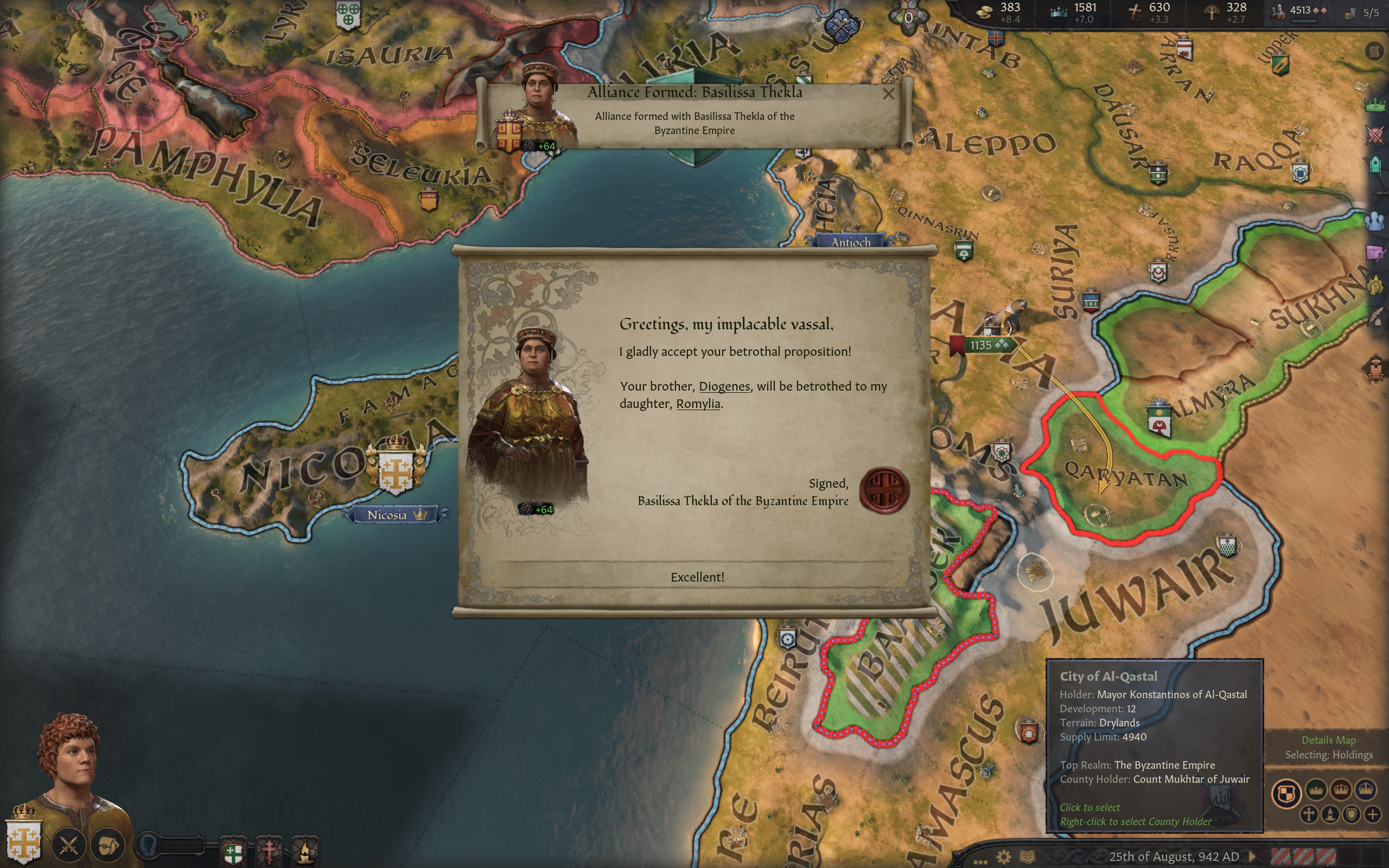Open the Military crossed swords menu

pyautogui.click(x=69, y=845)
